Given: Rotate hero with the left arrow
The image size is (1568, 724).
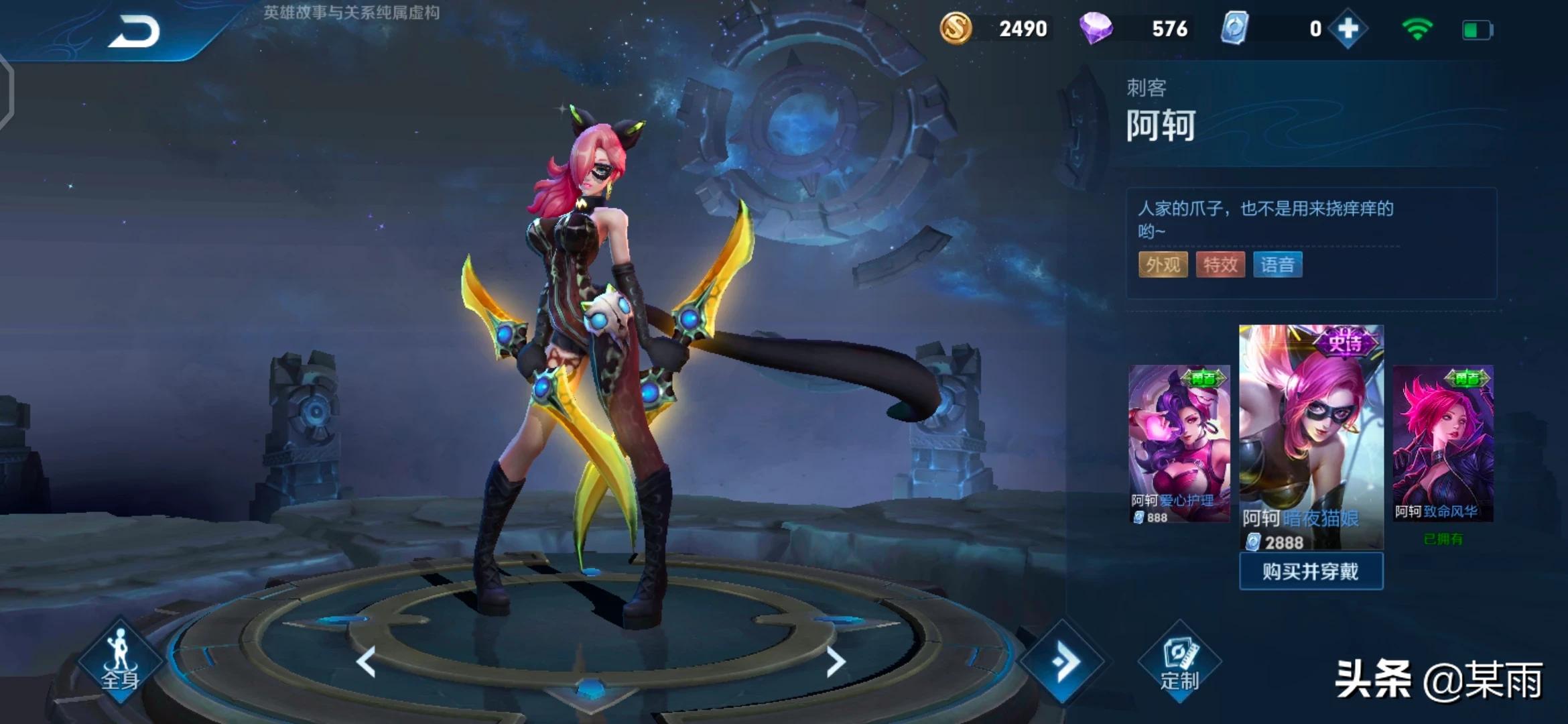Looking at the screenshot, I should tap(366, 662).
